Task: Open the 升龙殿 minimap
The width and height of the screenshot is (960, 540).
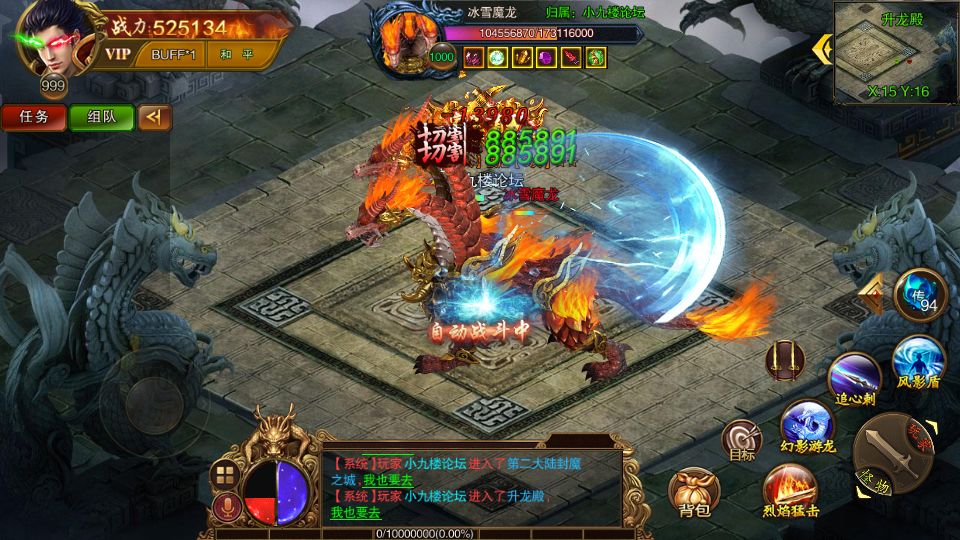Action: pyautogui.click(x=894, y=52)
